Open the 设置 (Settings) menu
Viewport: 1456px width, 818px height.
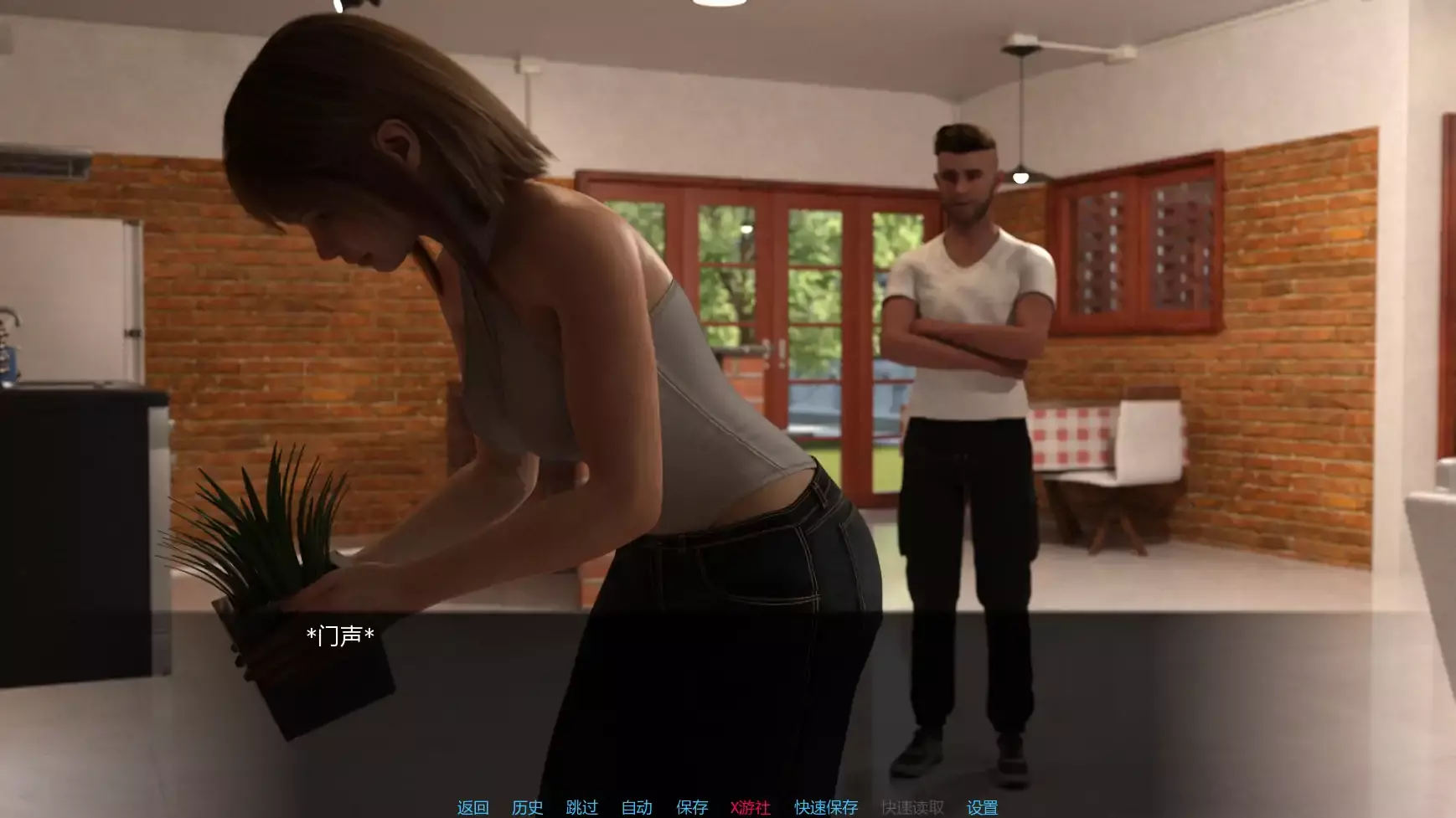coord(982,807)
